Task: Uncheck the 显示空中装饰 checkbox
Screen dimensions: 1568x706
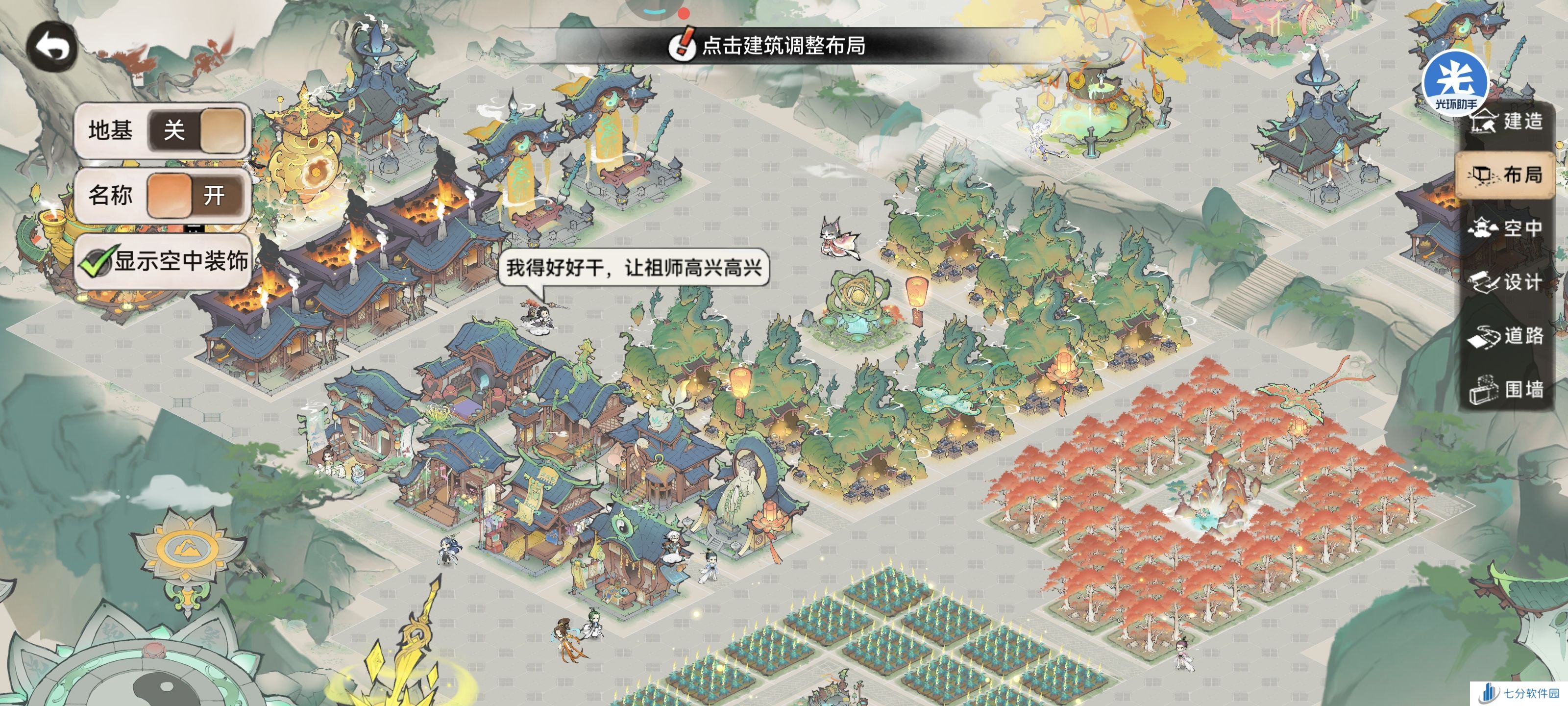Action: (x=96, y=262)
